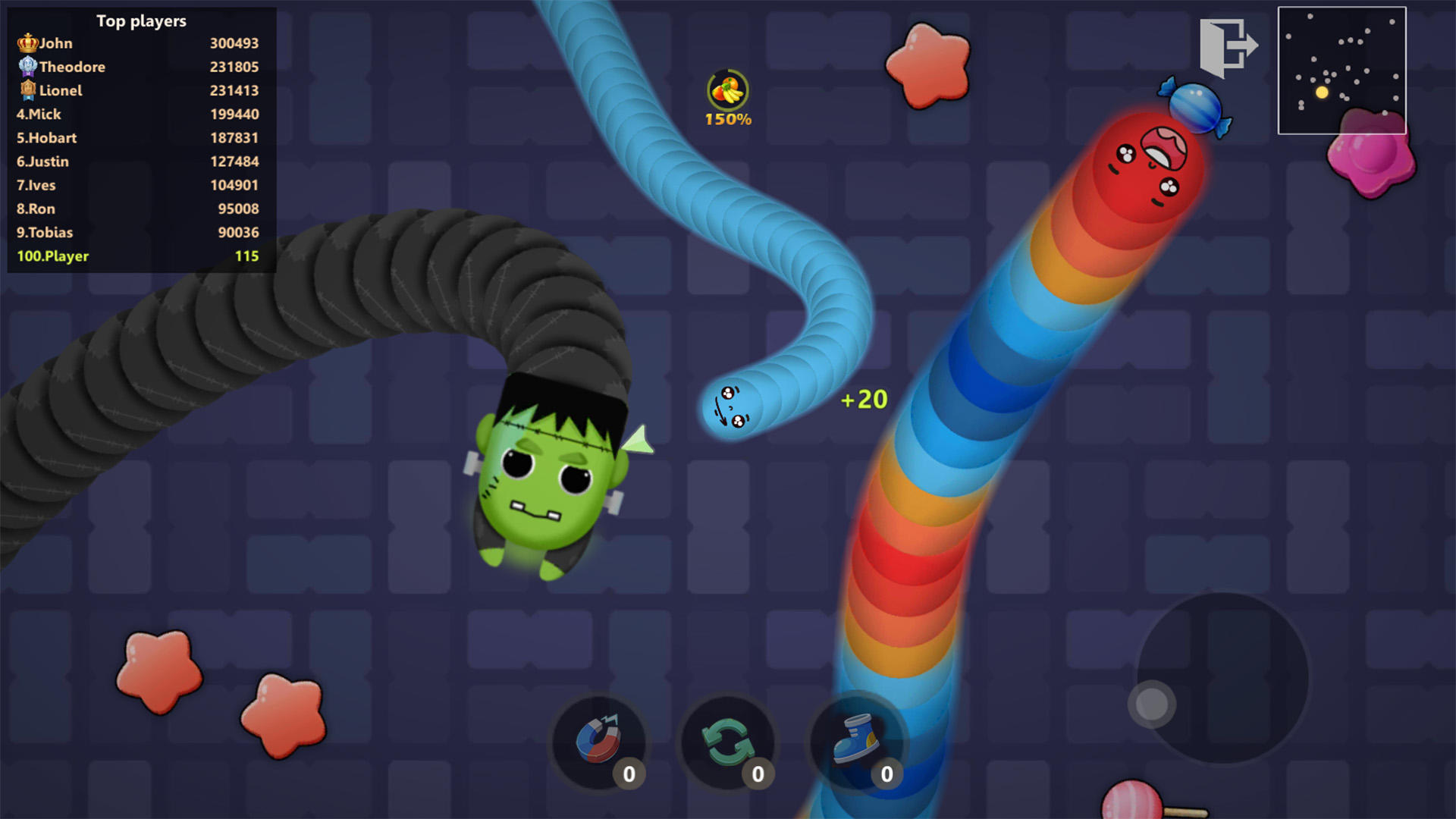The height and width of the screenshot is (819, 1456).
Task: Click the leaderboard entry for 5.Hobart
Action: 45,138
